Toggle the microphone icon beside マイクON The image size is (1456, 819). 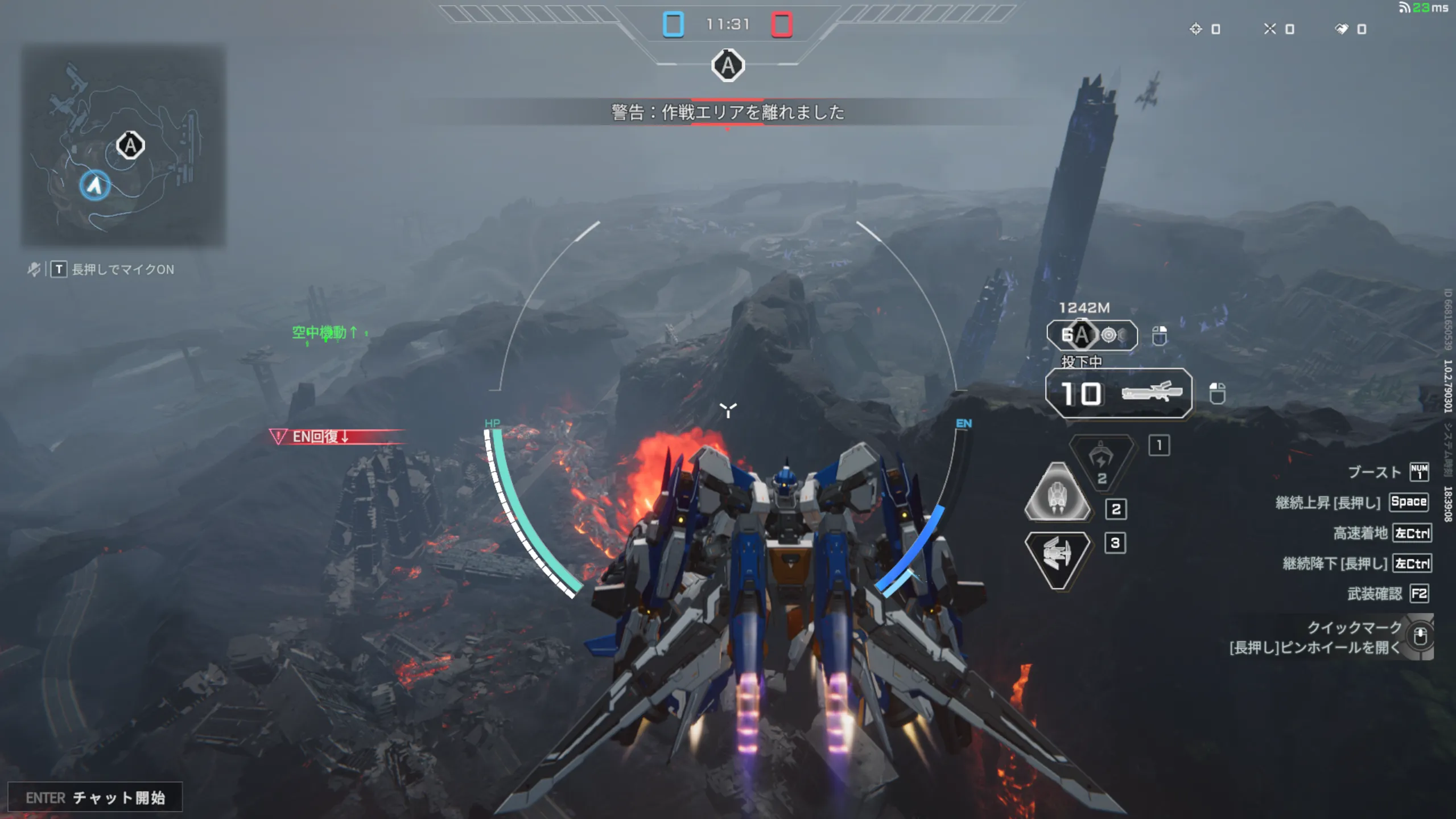pyautogui.click(x=34, y=269)
